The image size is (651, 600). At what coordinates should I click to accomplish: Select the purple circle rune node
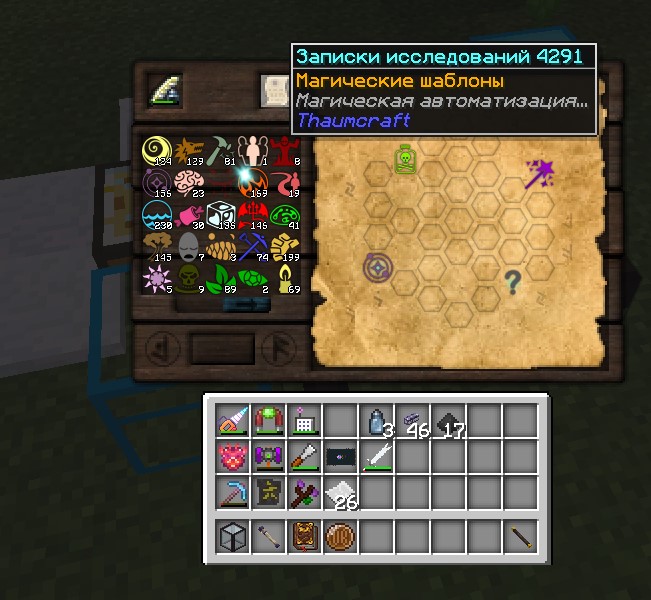tap(378, 268)
